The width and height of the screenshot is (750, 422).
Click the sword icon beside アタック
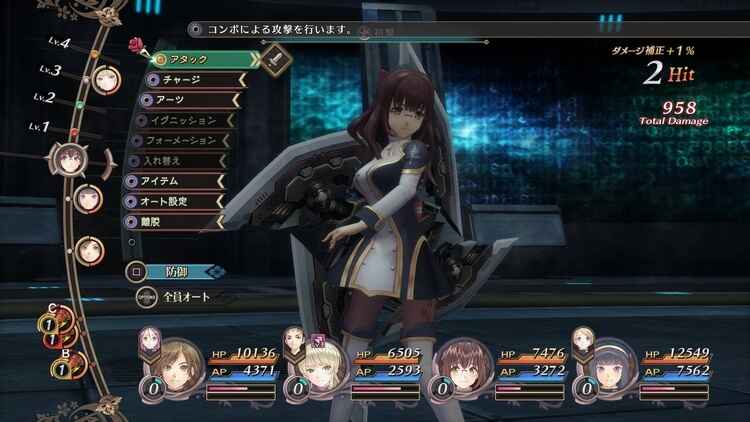(277, 61)
